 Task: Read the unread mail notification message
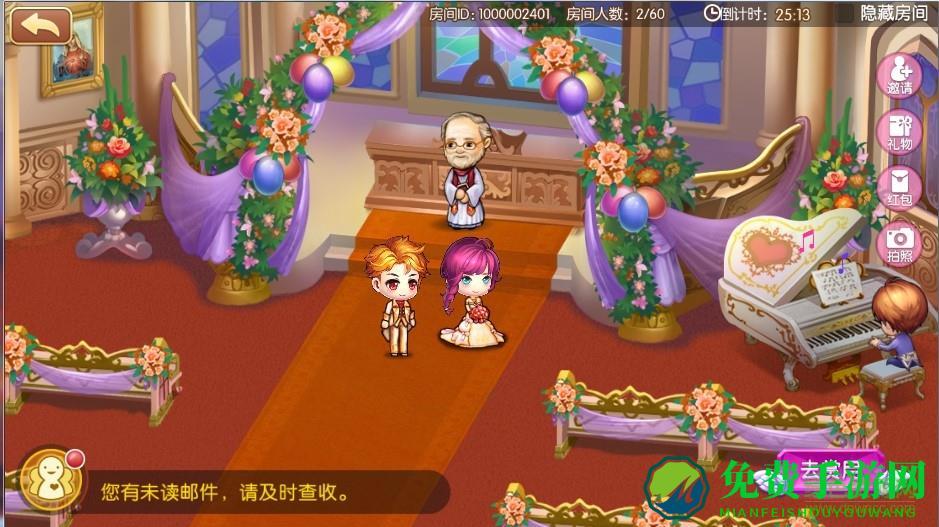point(225,492)
